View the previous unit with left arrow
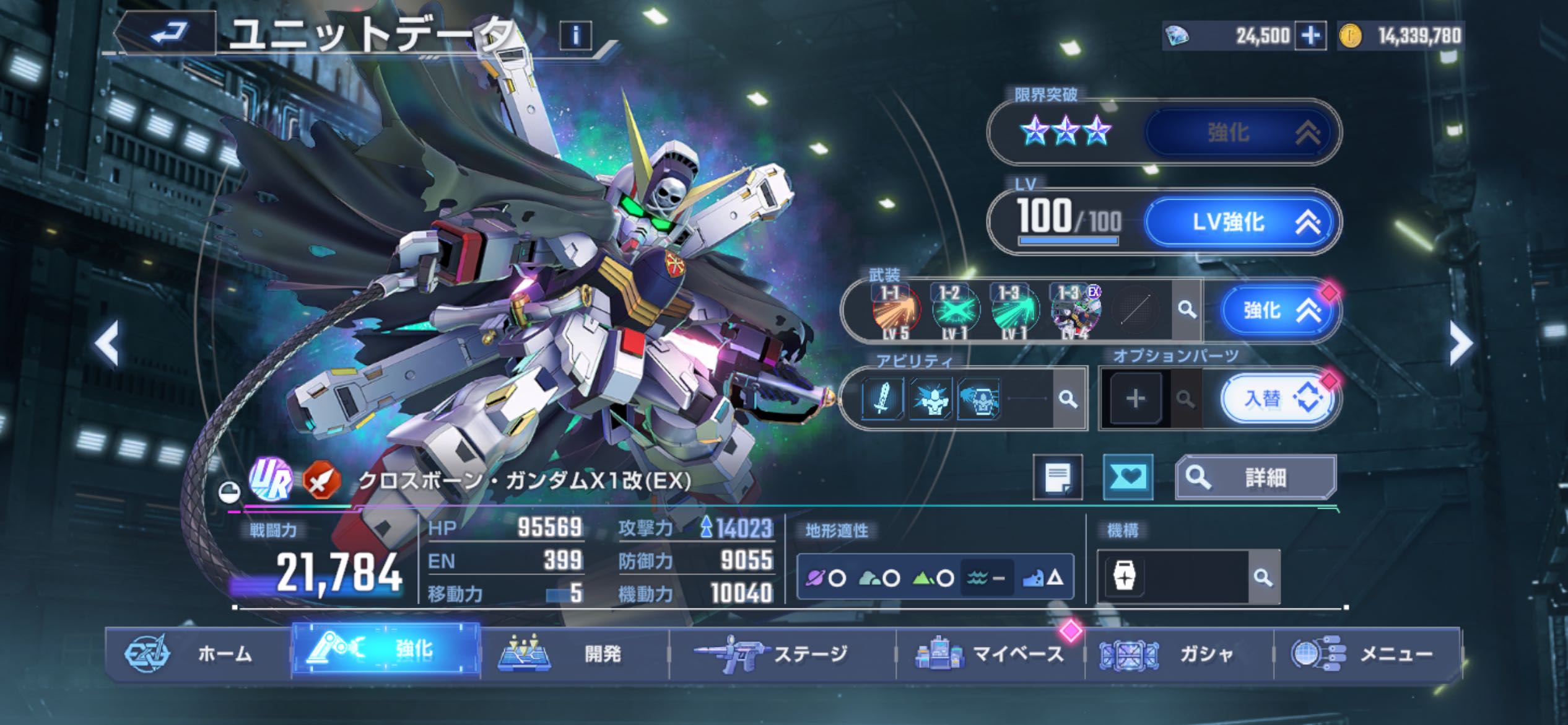The height and width of the screenshot is (725, 1568). coord(107,344)
